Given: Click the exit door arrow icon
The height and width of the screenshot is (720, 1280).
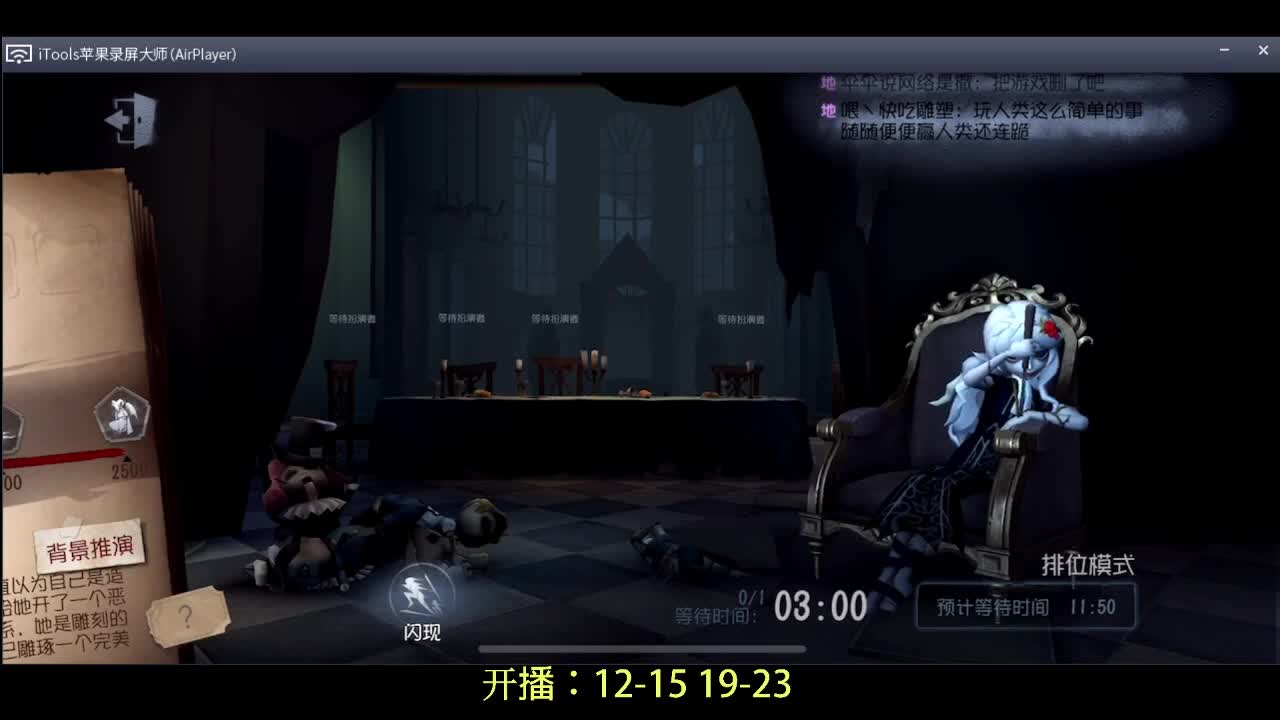Looking at the screenshot, I should [132, 117].
